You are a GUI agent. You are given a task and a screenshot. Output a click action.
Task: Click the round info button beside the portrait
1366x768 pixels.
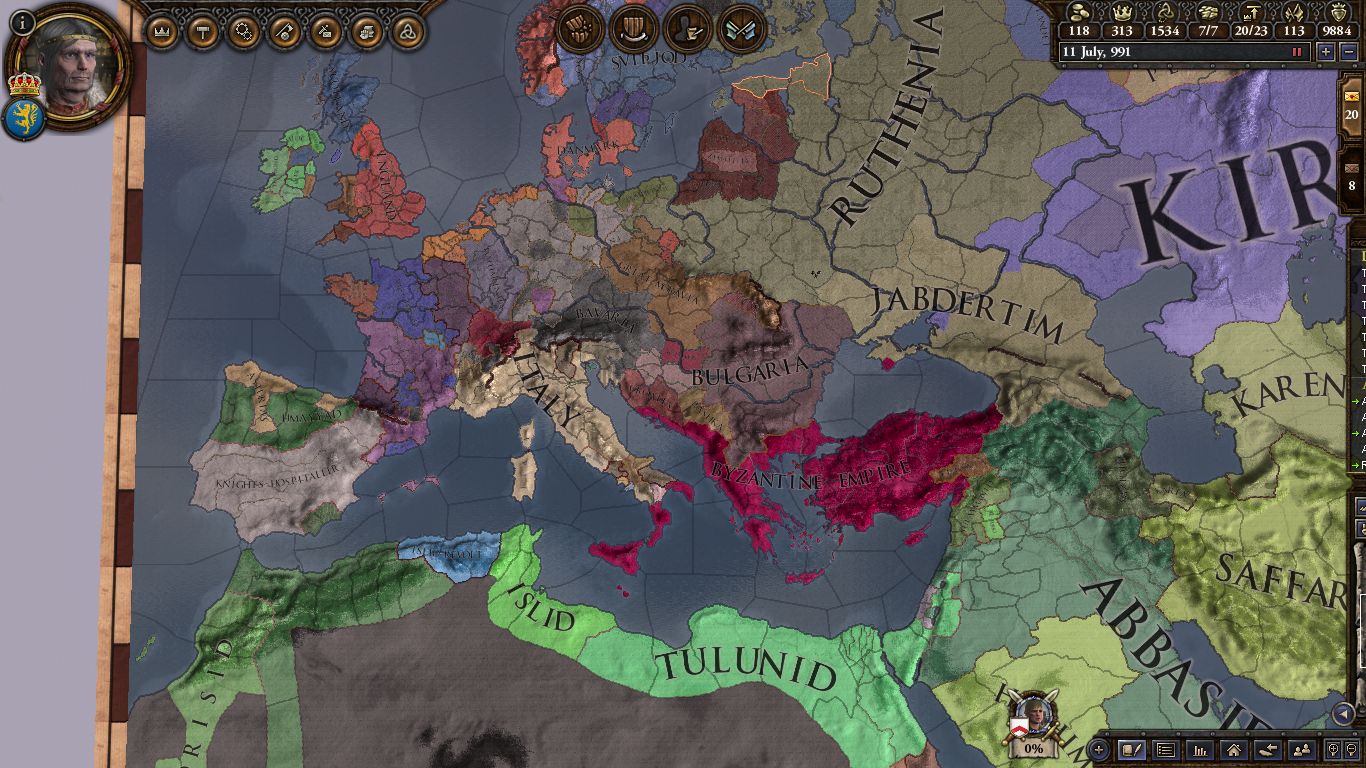click(x=22, y=20)
